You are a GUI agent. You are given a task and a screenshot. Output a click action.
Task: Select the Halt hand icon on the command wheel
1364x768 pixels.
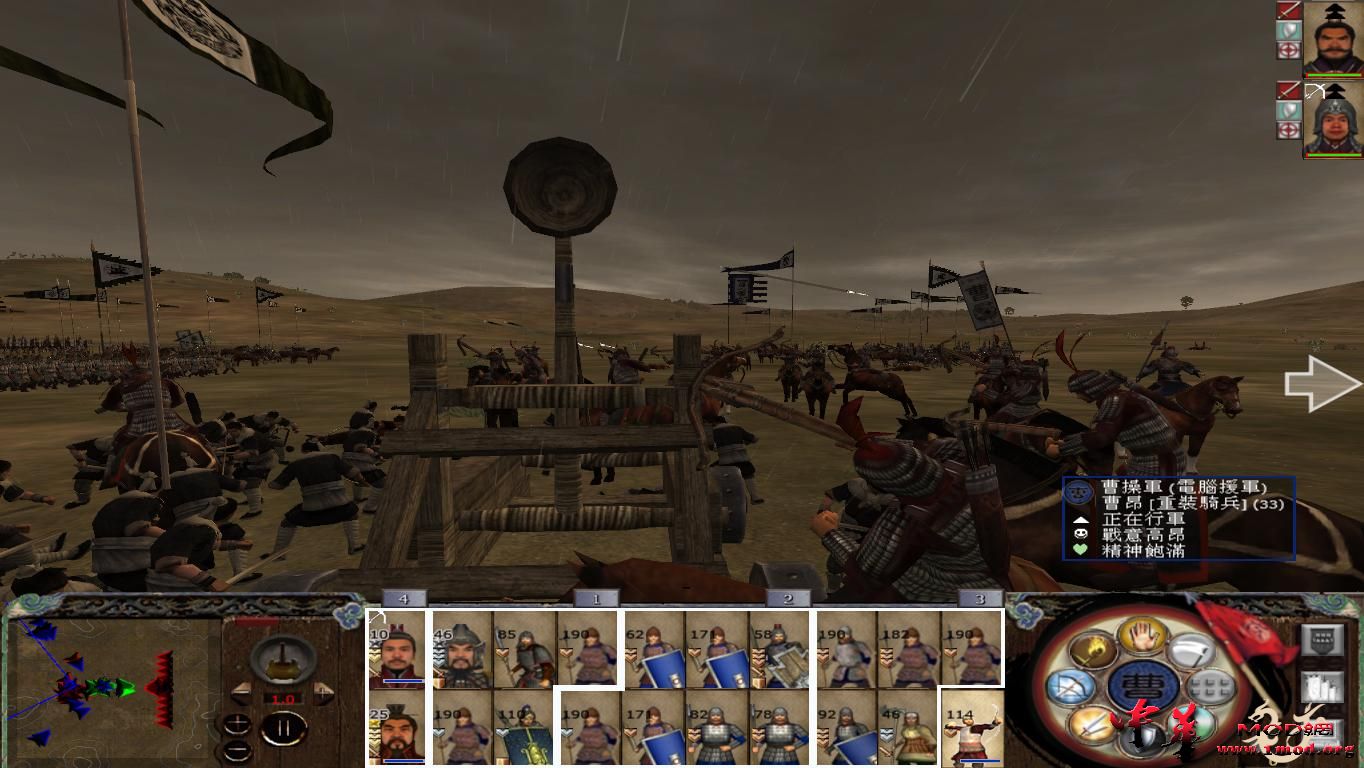[1141, 636]
